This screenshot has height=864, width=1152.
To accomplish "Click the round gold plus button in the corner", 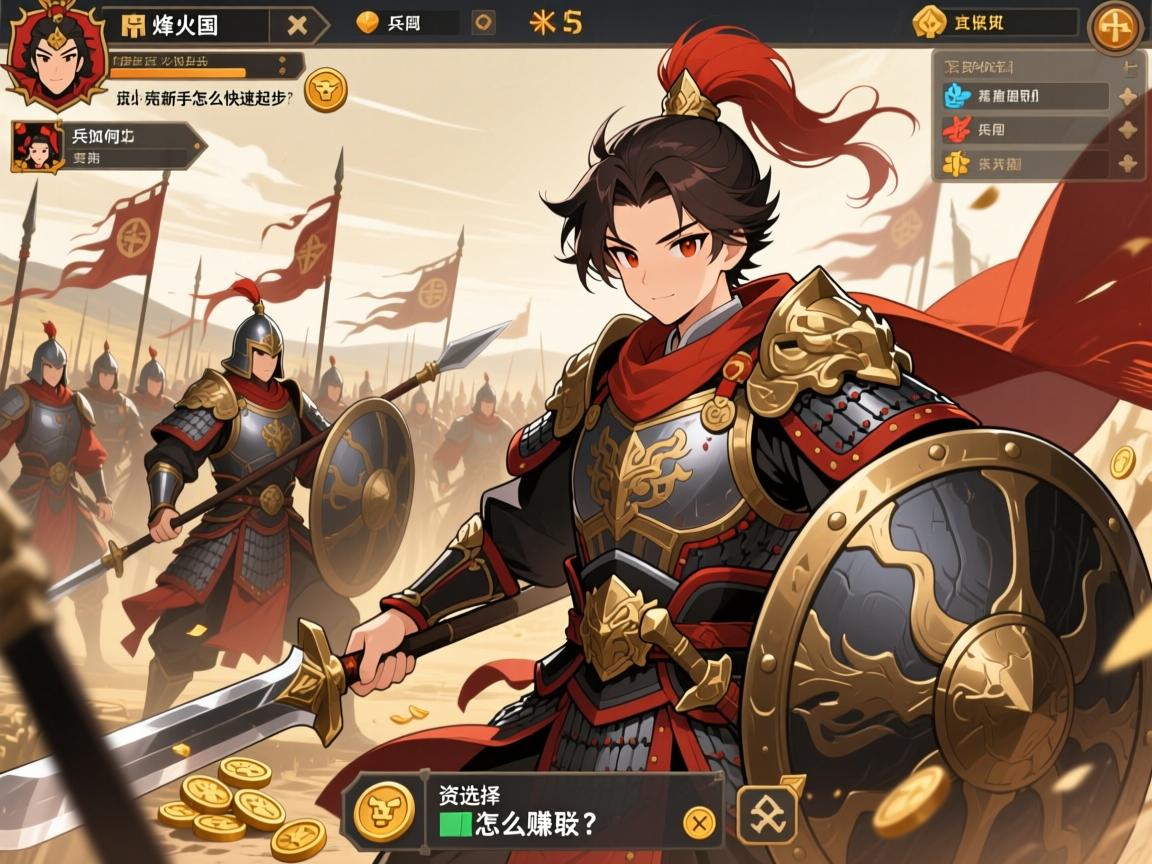I will [1115, 27].
